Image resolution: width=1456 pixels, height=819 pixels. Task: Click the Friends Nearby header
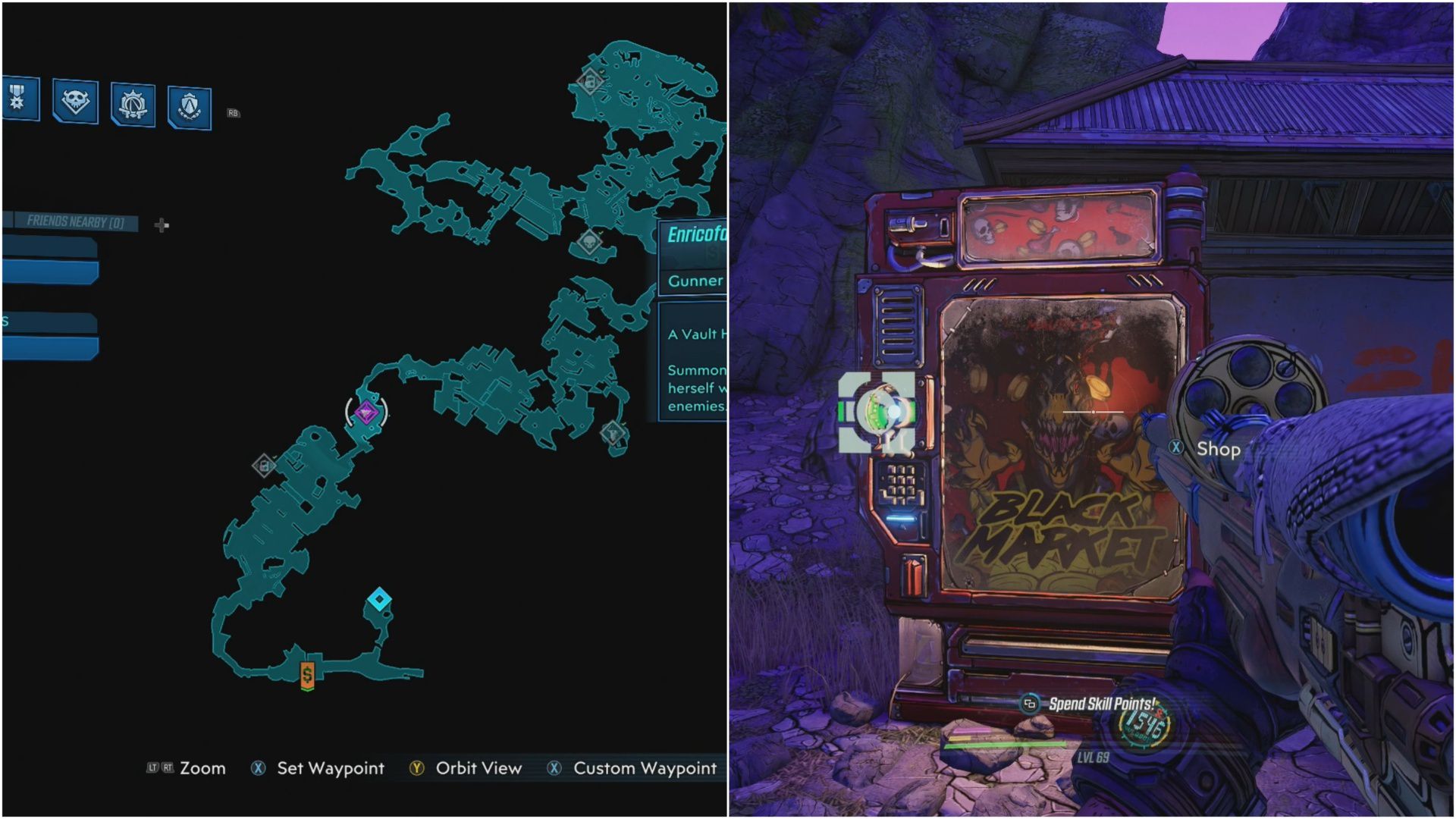click(74, 221)
